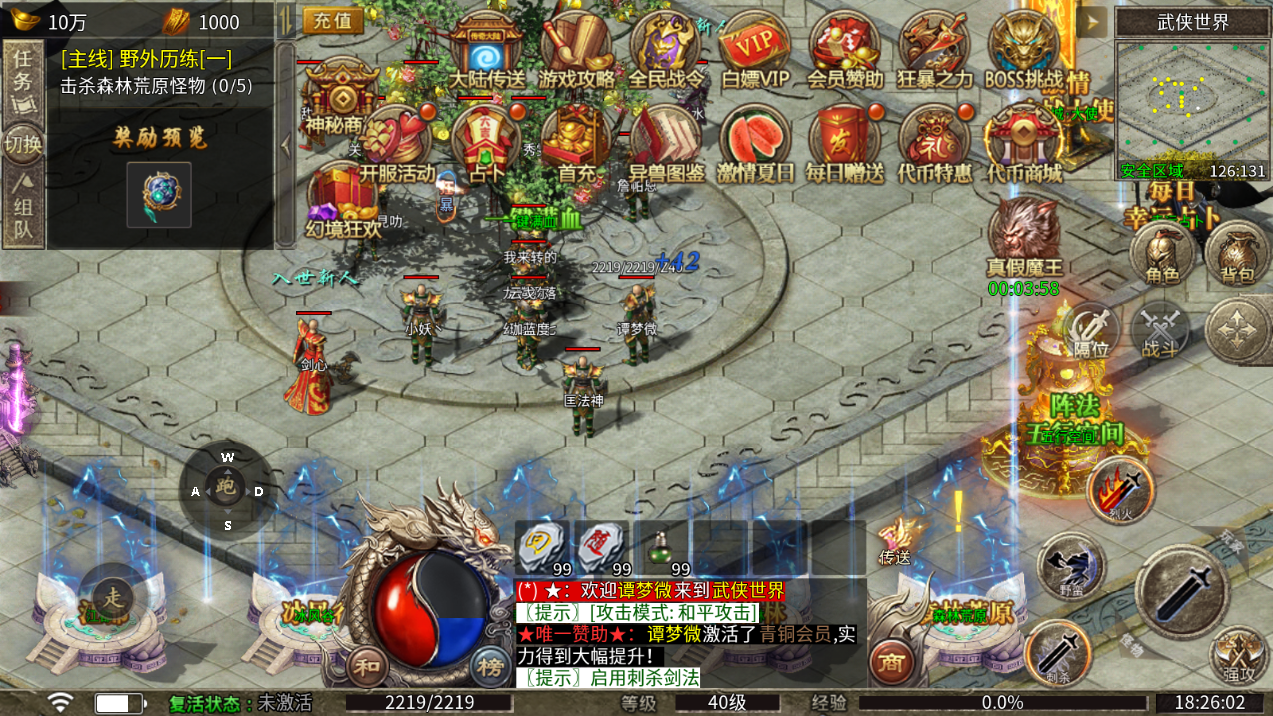Open the 背包 backpack

(x=1237, y=256)
